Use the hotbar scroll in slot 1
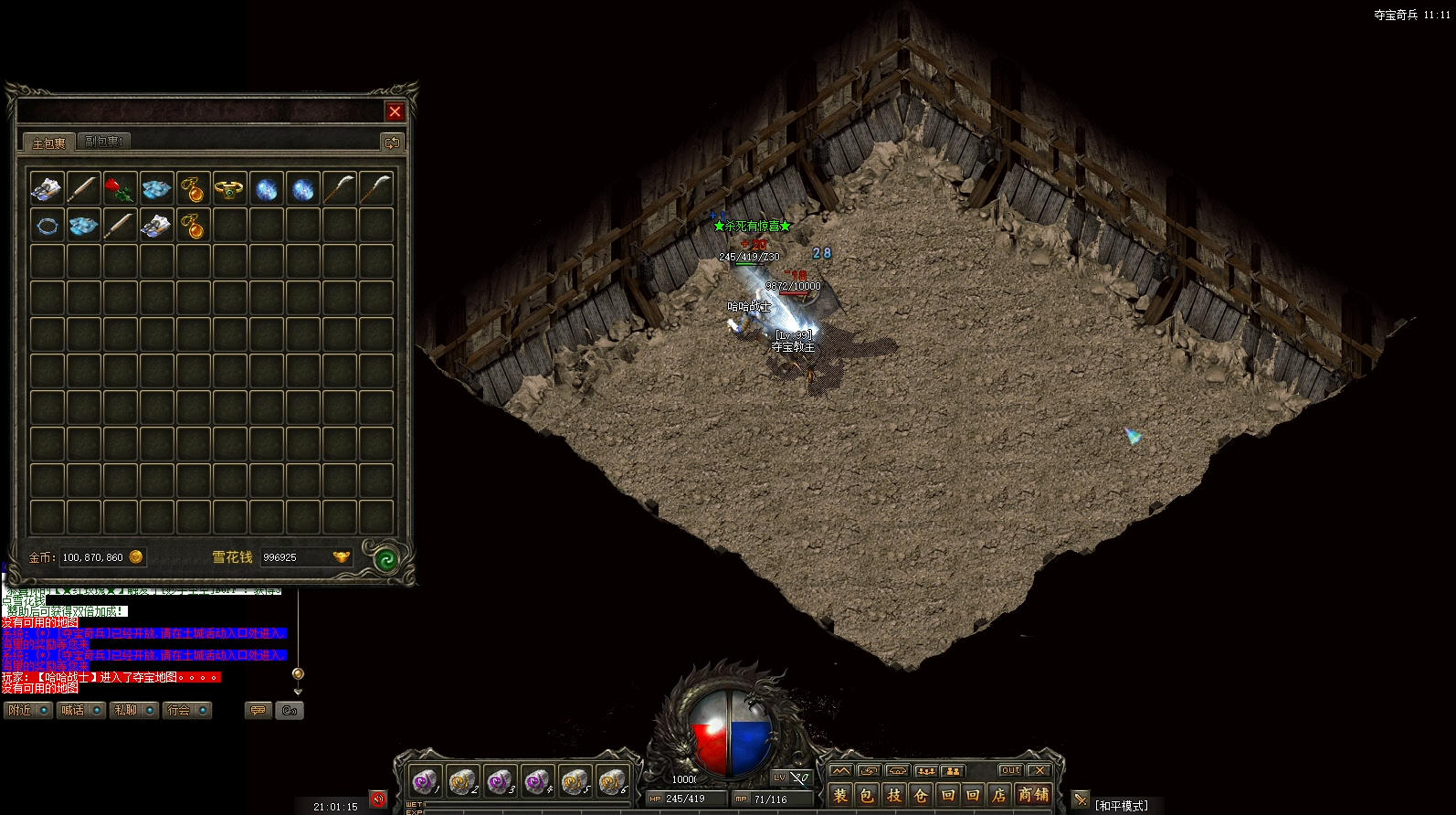 [x=424, y=782]
